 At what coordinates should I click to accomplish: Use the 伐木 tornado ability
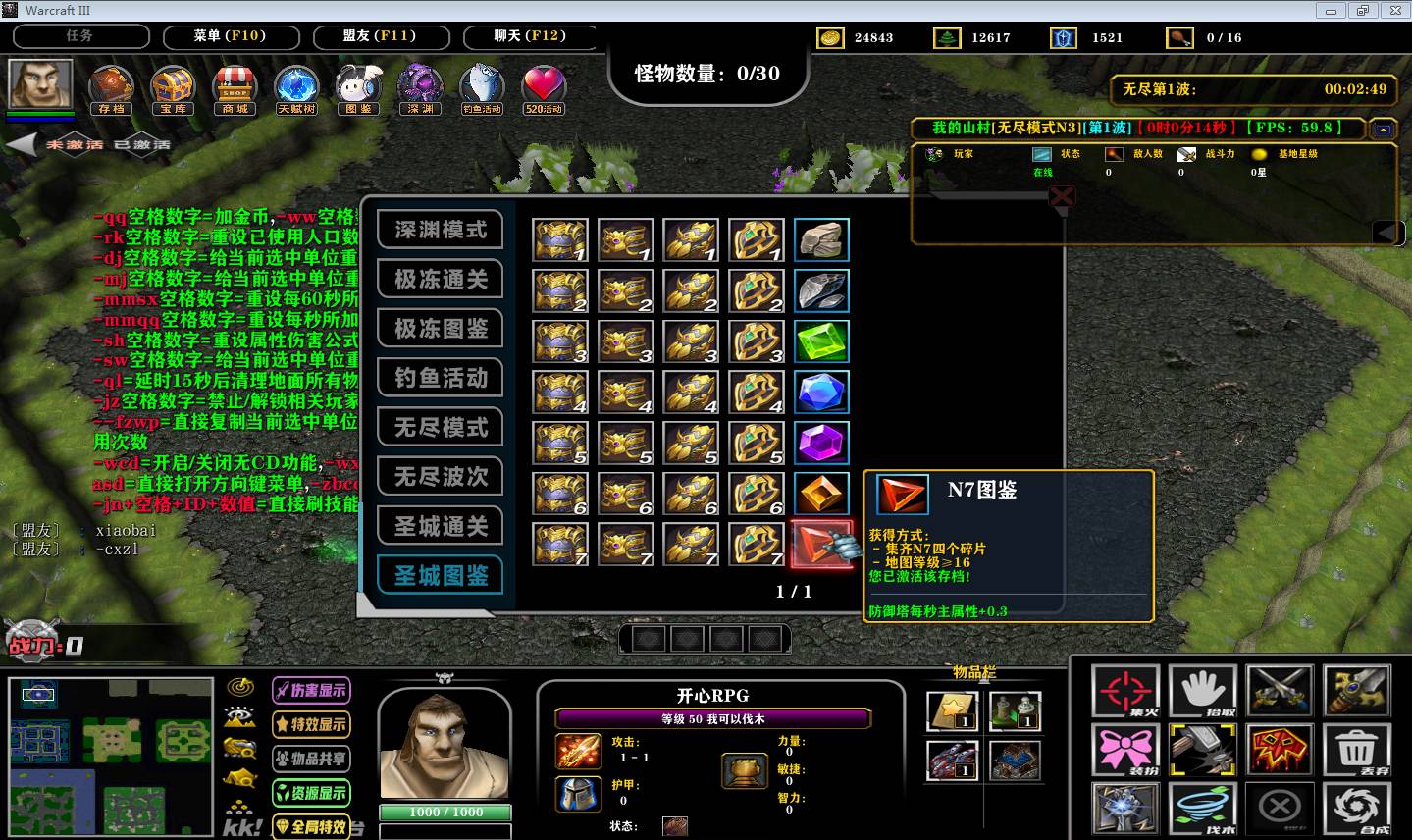(1202, 809)
